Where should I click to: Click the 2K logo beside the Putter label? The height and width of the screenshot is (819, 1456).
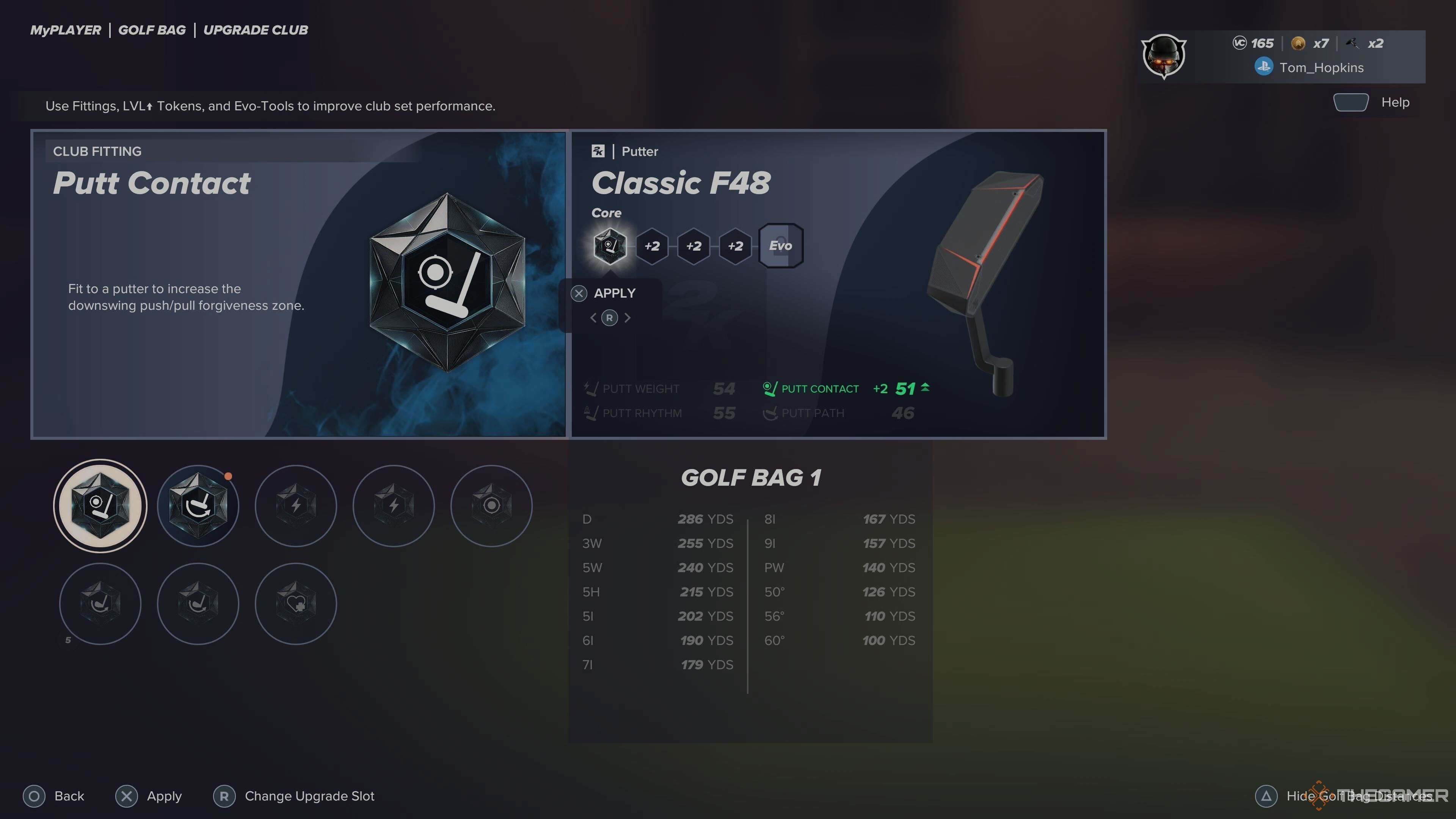pos(598,151)
